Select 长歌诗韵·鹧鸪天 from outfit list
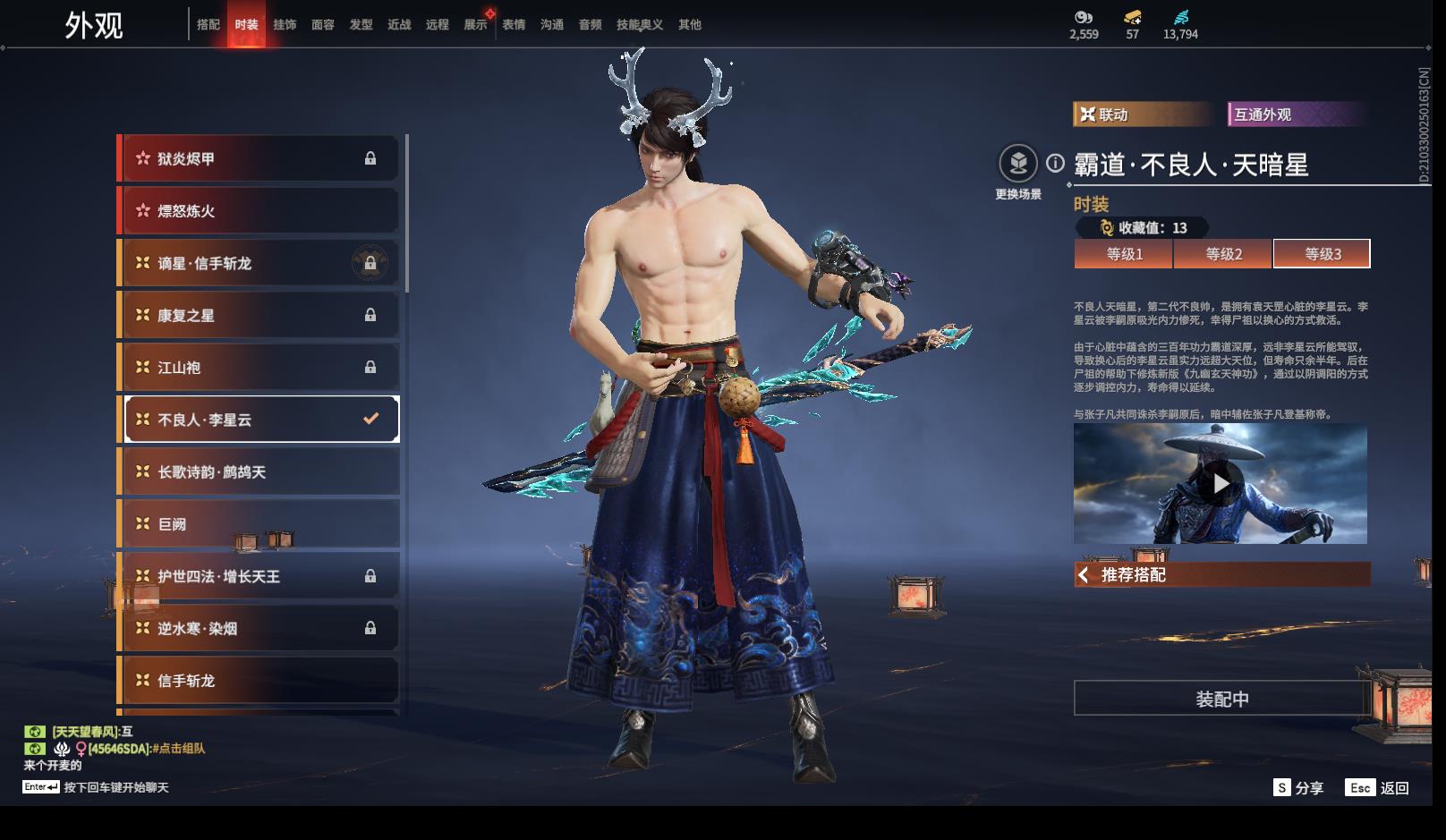 pos(259,471)
